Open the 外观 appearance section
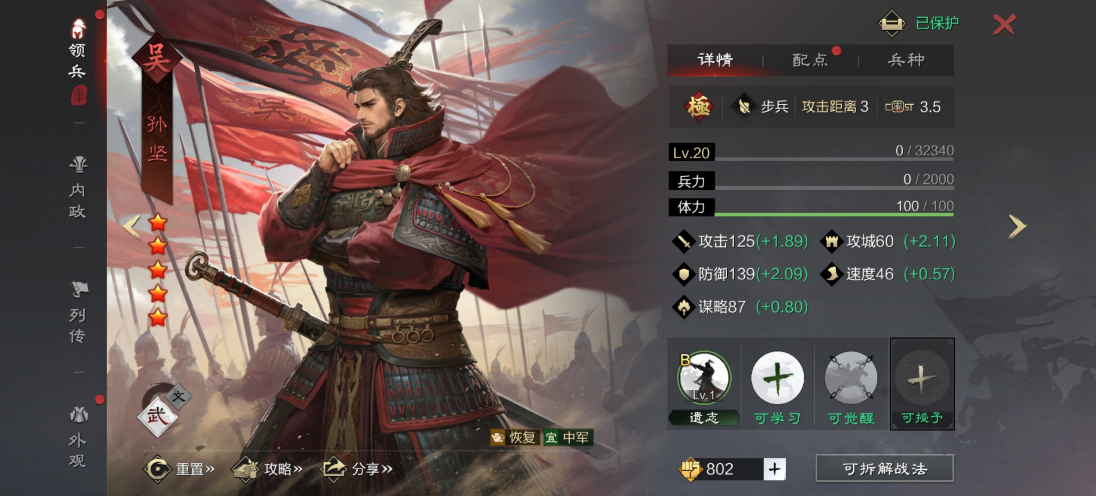Viewport: 1096px width, 496px height. (x=78, y=438)
